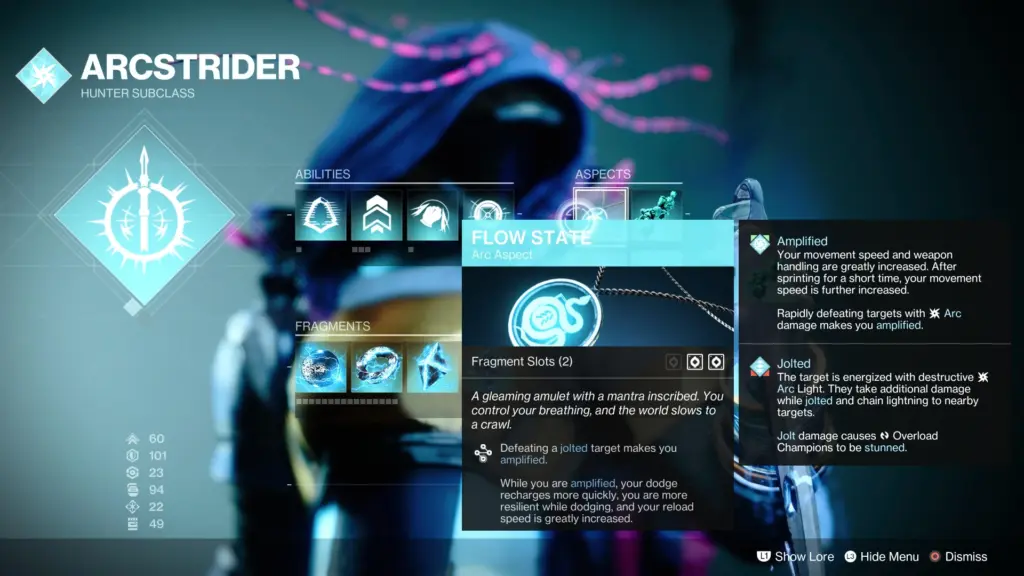Image resolution: width=1024 pixels, height=576 pixels.
Task: Choose the second aspect slot
Action: 655,207
